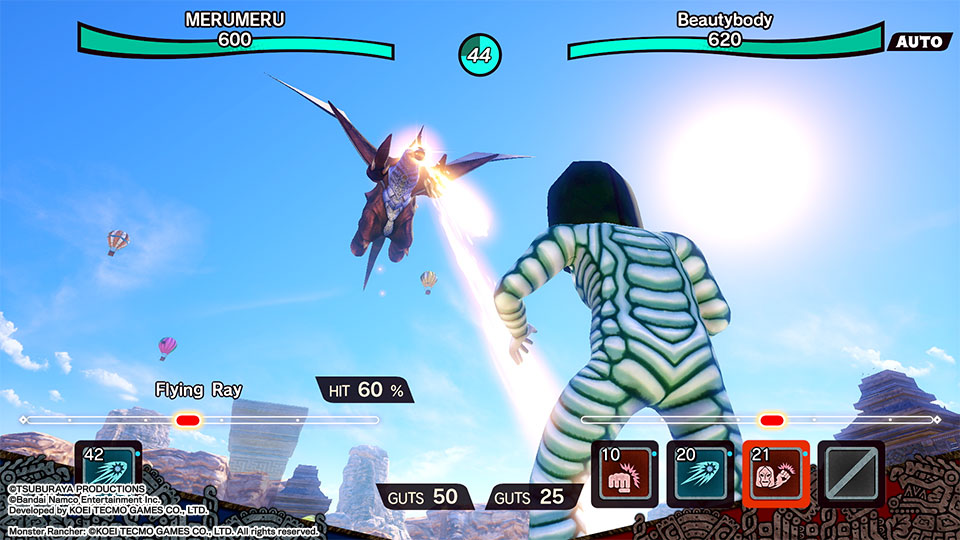Viewport: 960px width, 540px height.
Task: Click the red marker on Beautybody's distance gauge
Action: coord(770,420)
